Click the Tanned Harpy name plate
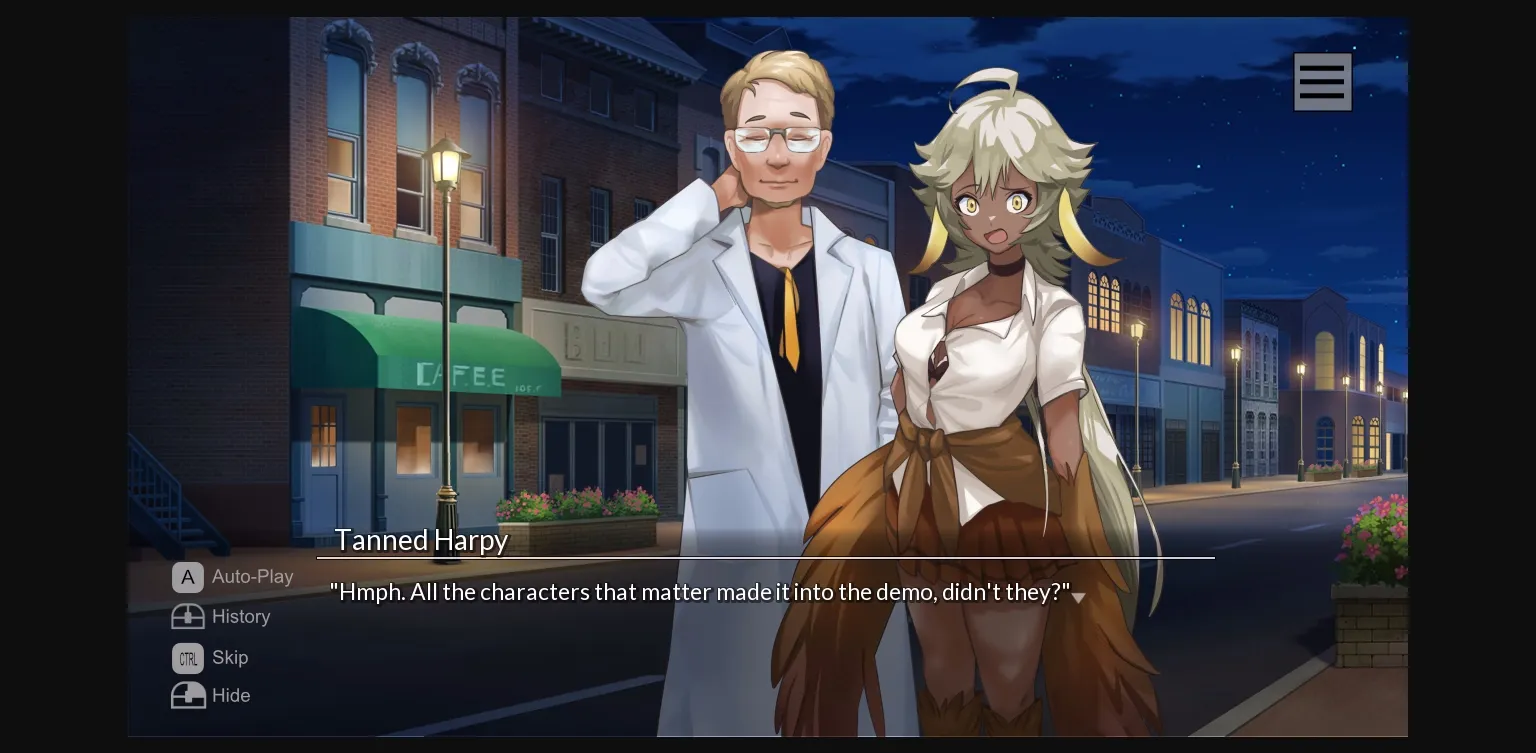This screenshot has height=753, width=1536. point(421,540)
